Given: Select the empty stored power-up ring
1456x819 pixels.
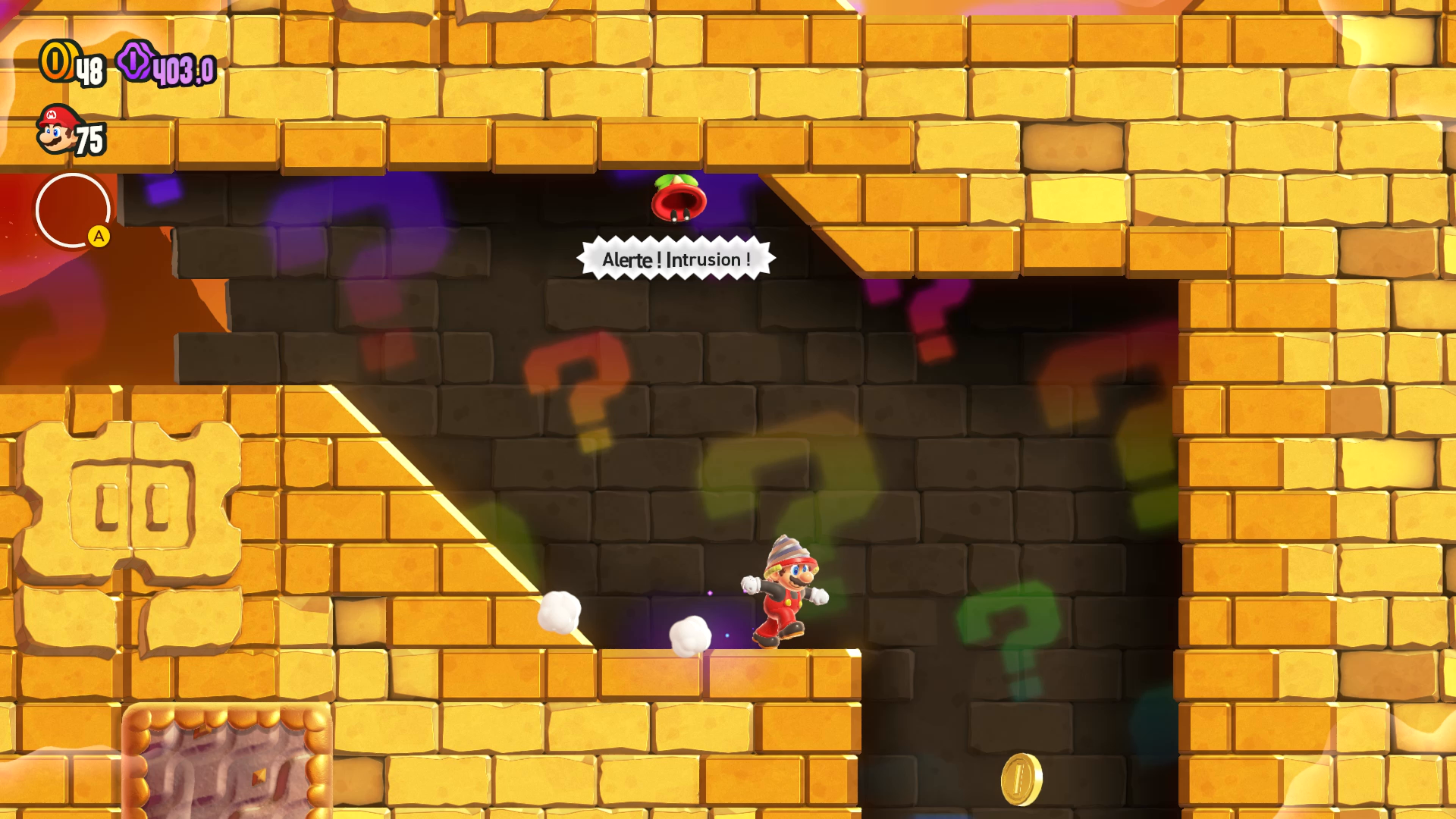Looking at the screenshot, I should pyautogui.click(x=72, y=210).
